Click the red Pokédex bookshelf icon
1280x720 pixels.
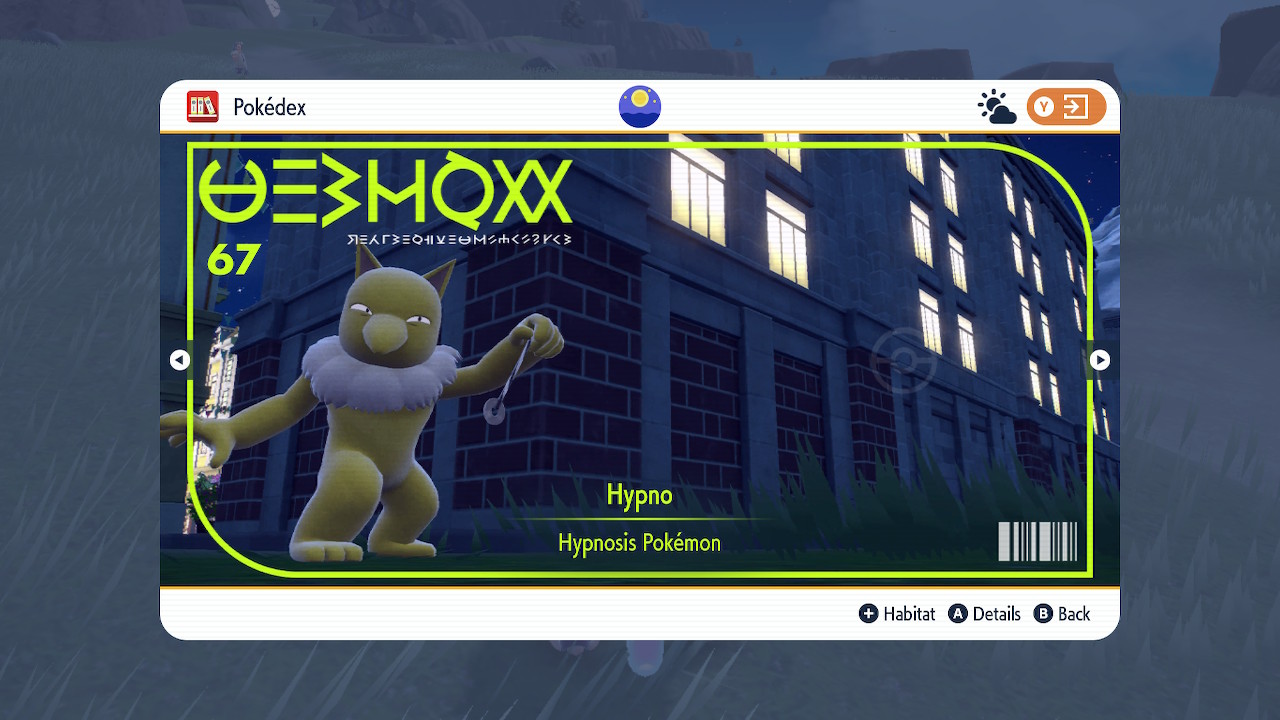(203, 107)
